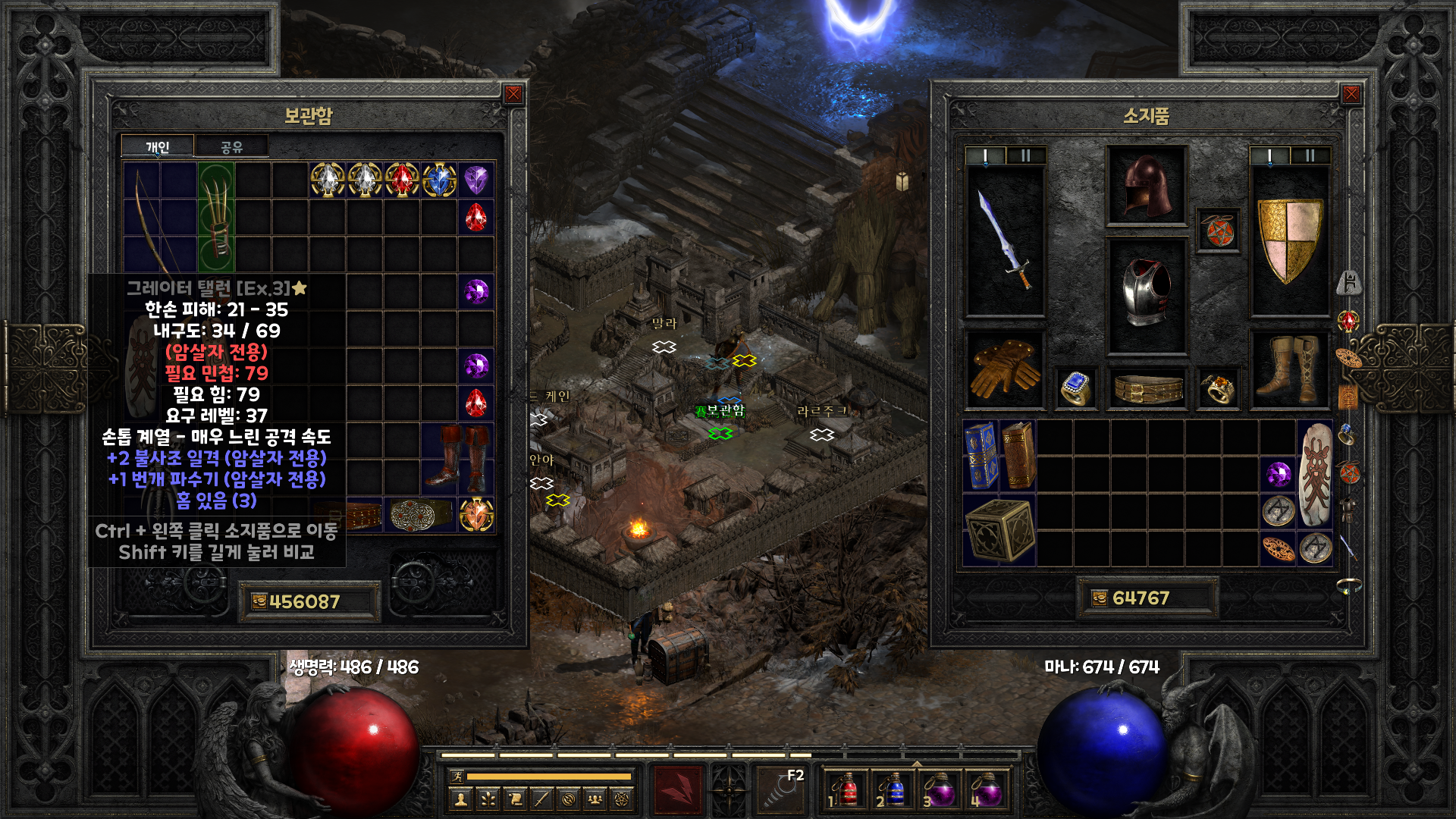Toggle the run/walk button

(457, 776)
